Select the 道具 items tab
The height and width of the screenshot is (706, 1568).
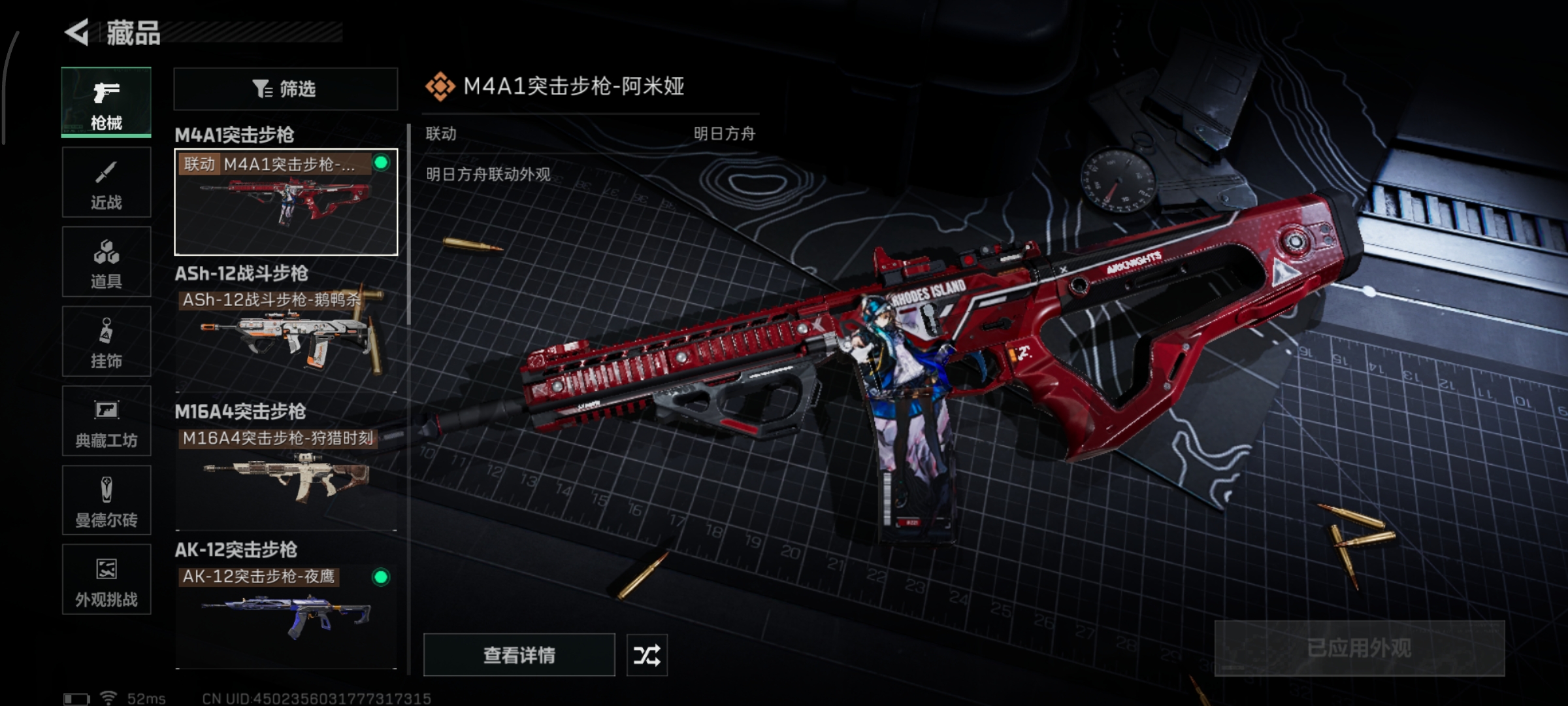(106, 262)
